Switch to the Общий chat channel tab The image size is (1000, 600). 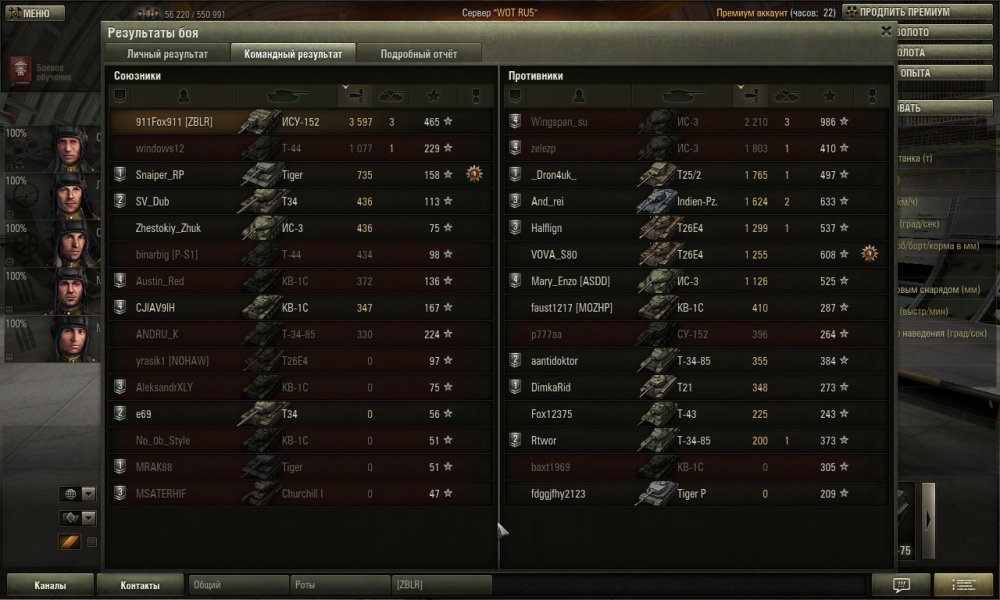(237, 585)
